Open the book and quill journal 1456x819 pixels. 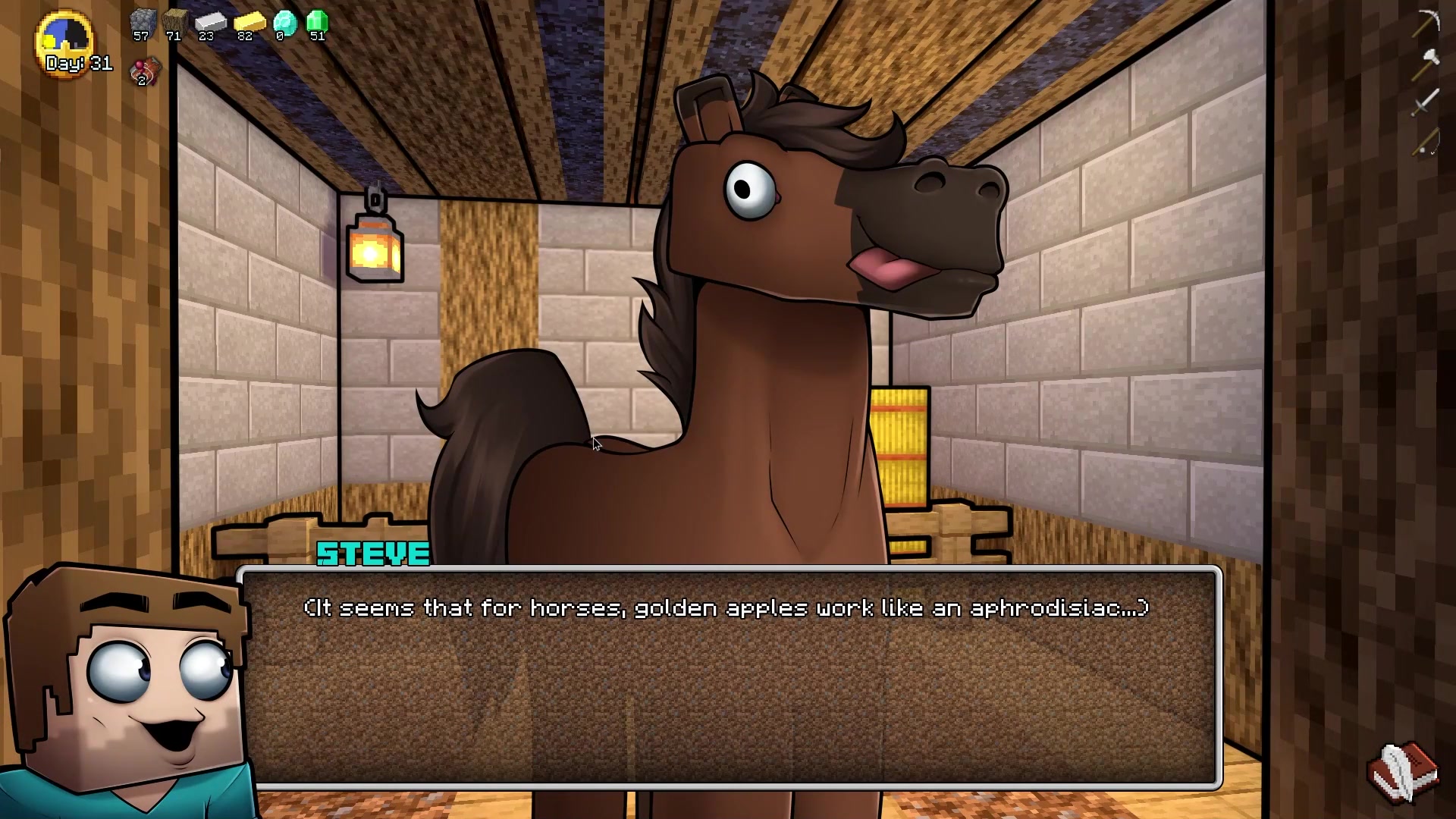click(1402, 772)
